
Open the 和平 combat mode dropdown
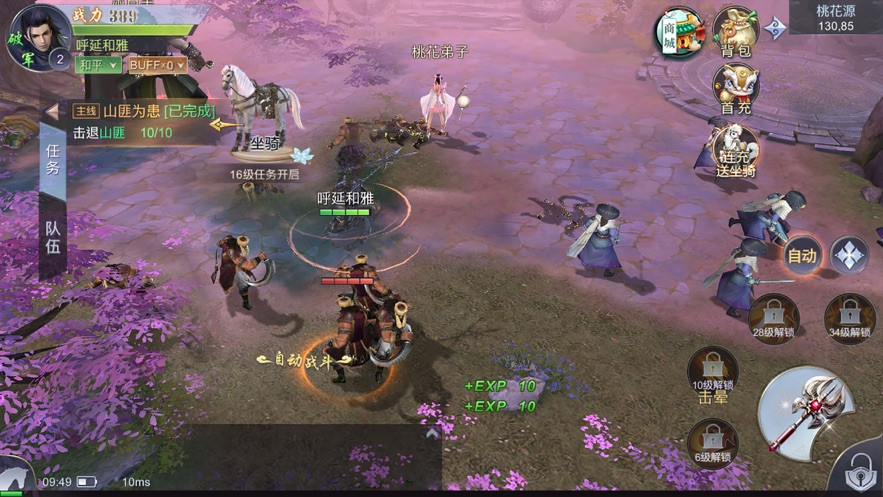[99, 65]
